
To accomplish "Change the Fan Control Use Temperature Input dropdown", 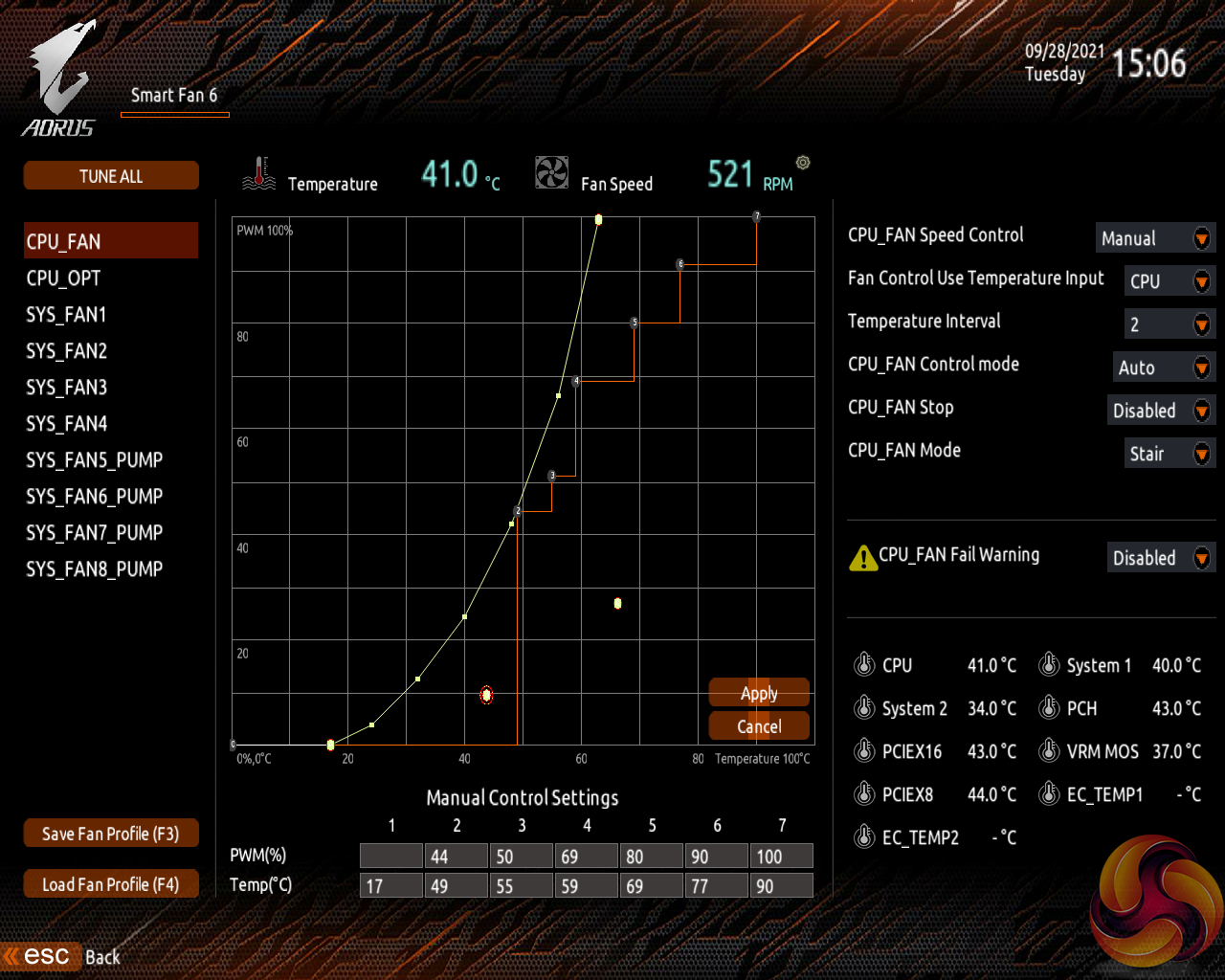I will click(1169, 281).
